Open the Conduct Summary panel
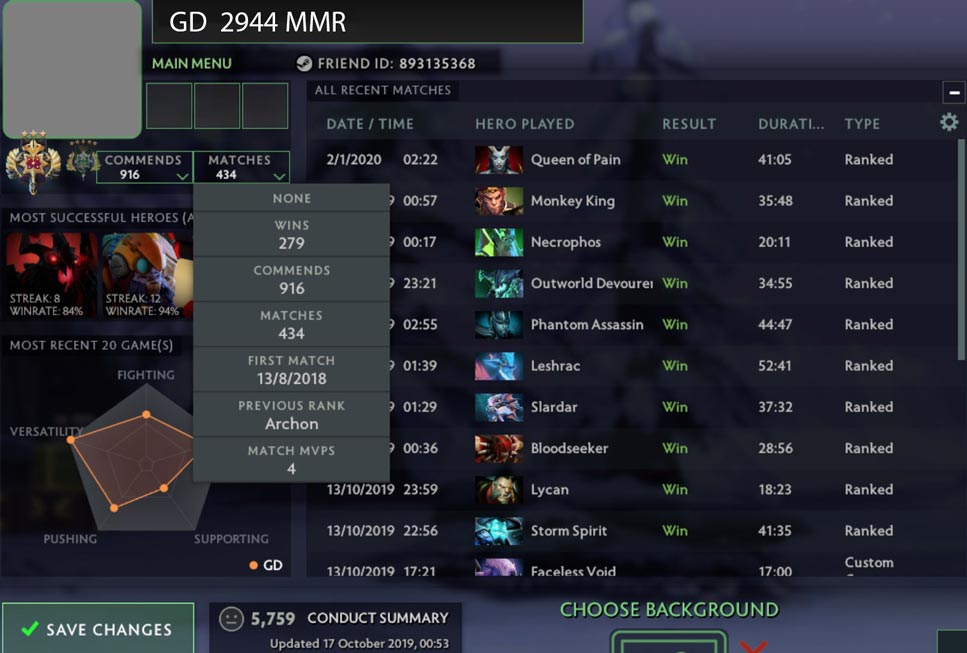 [x=335, y=629]
